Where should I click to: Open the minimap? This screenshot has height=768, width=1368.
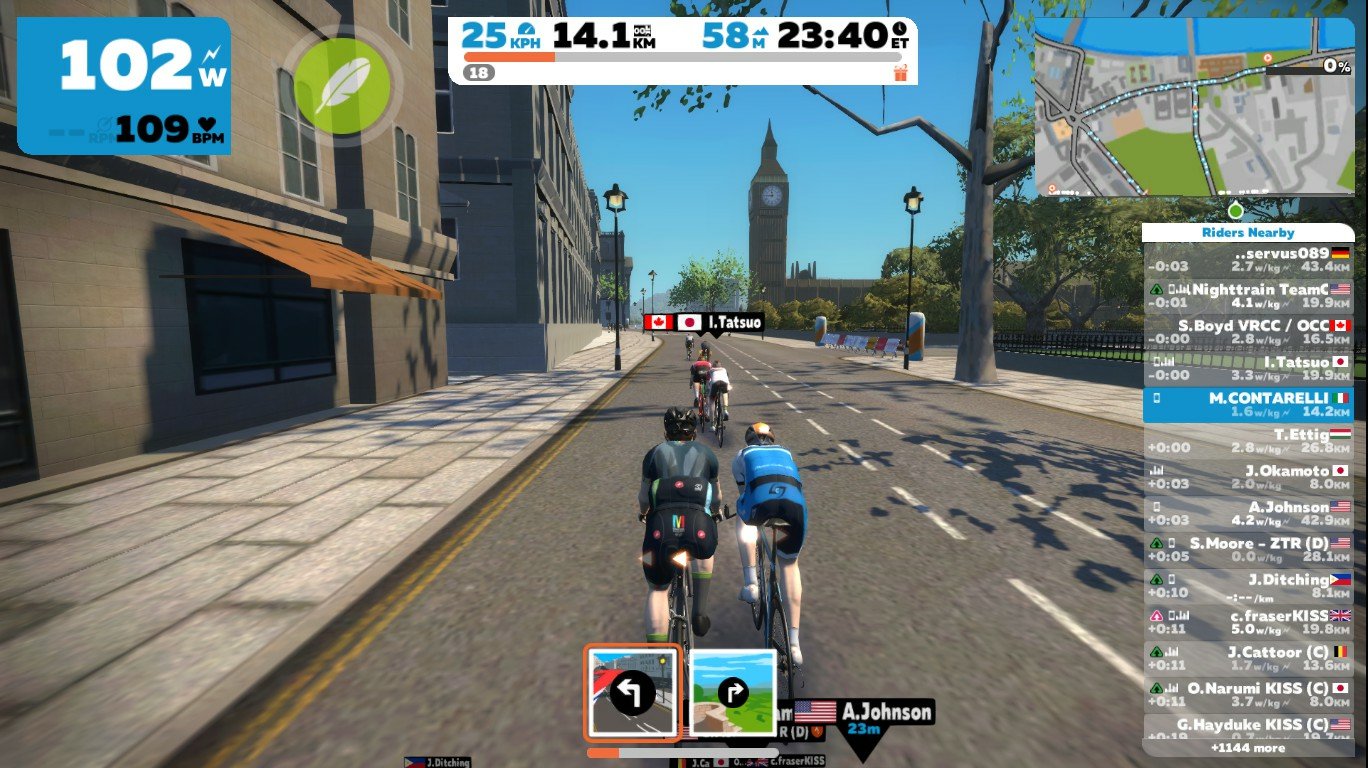pyautogui.click(x=1193, y=107)
